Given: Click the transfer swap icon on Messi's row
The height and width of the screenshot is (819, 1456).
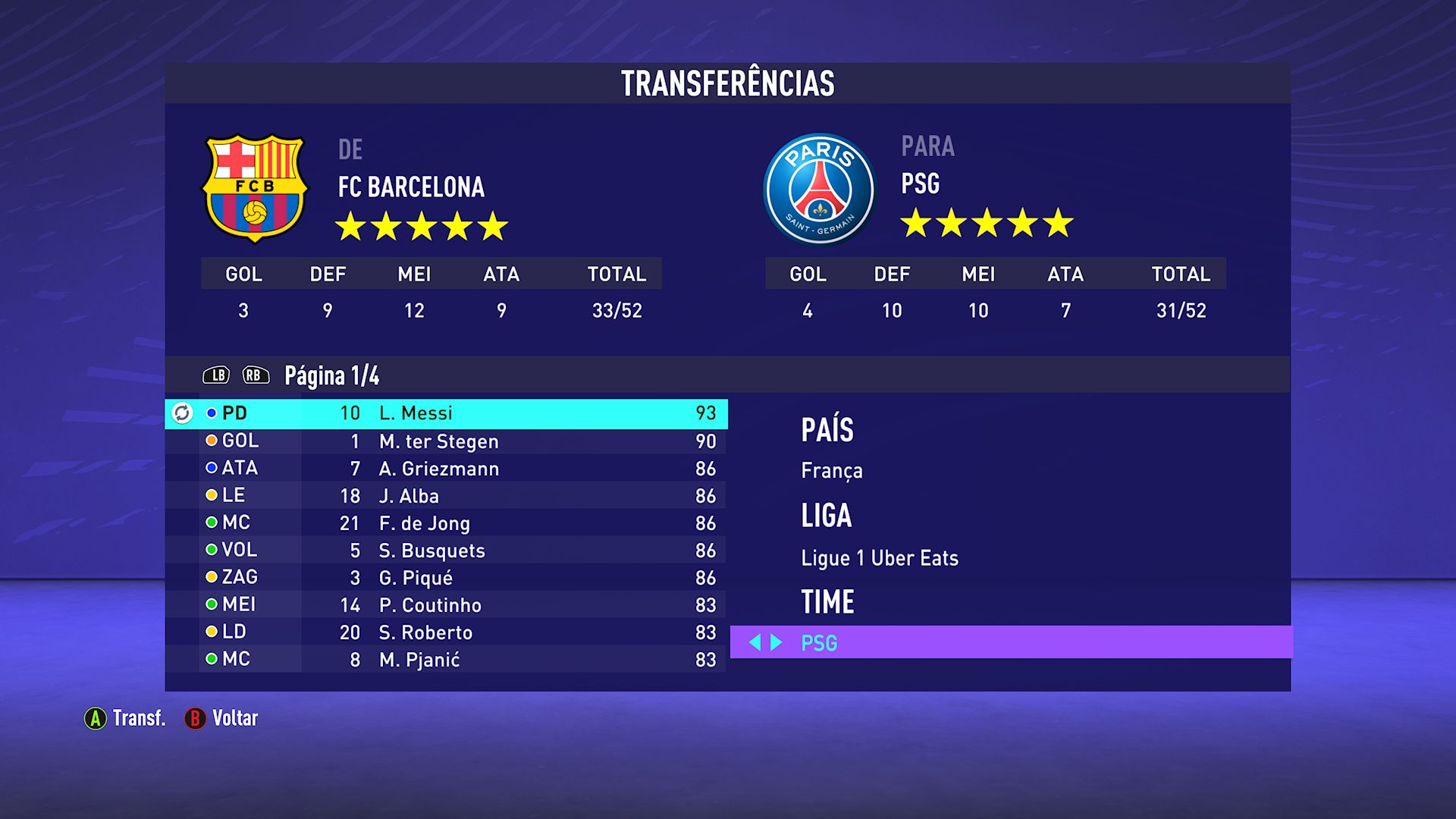Looking at the screenshot, I should (x=182, y=413).
